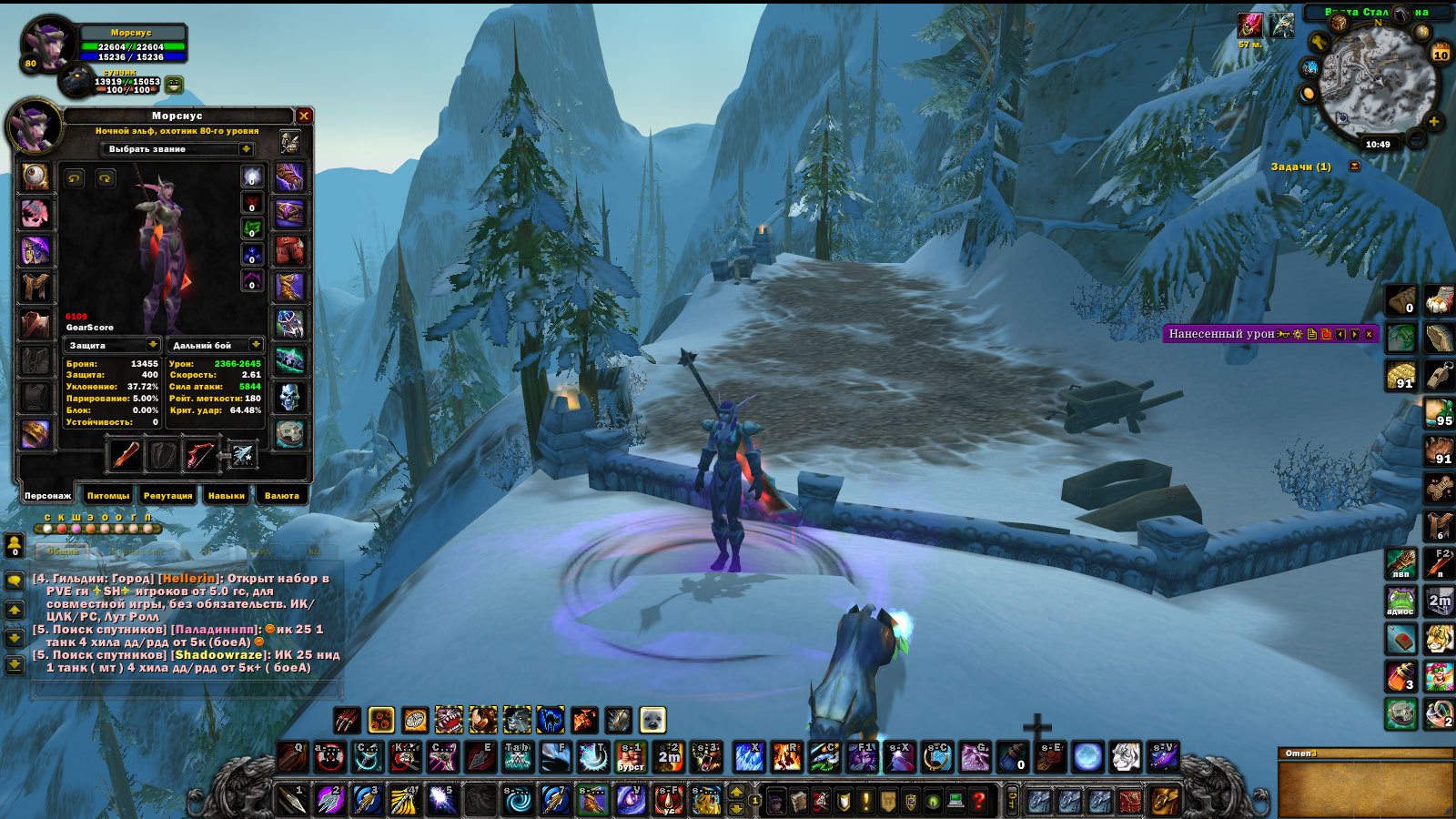Viewport: 1456px width, 819px height.
Task: Open the red question mark help button
Action: click(x=979, y=801)
